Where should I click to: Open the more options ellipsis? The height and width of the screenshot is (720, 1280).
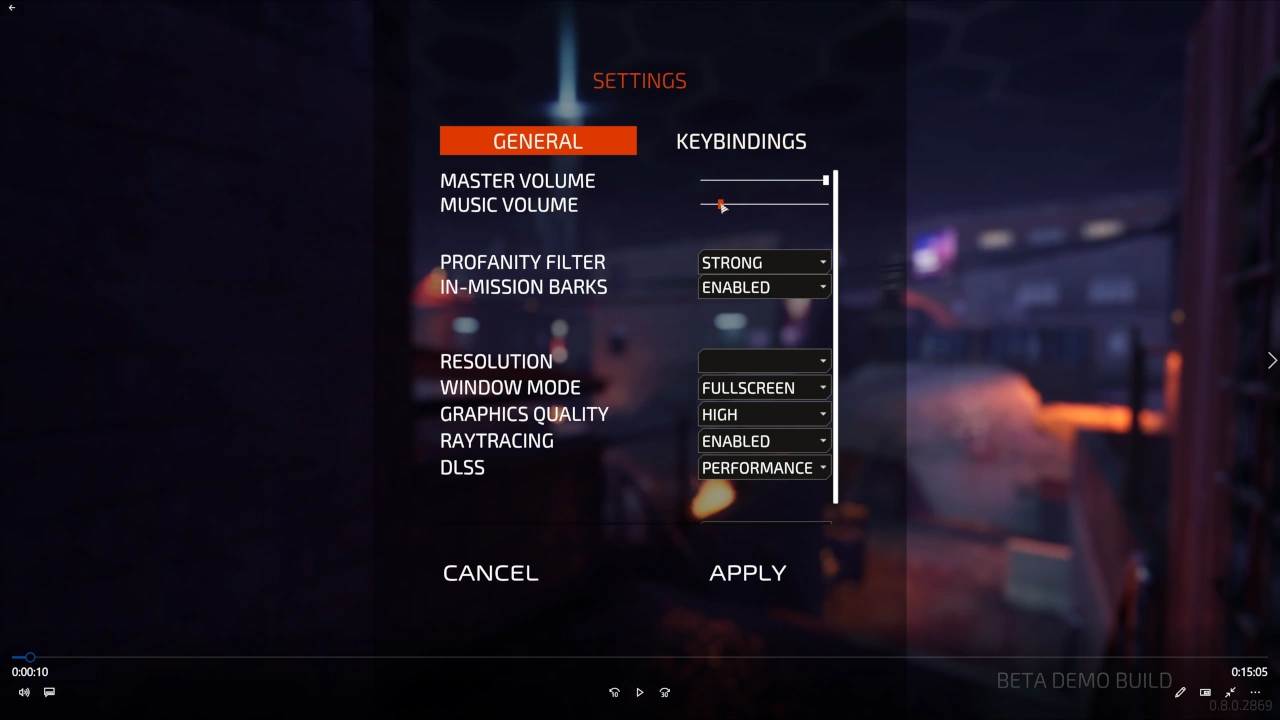(x=1255, y=692)
